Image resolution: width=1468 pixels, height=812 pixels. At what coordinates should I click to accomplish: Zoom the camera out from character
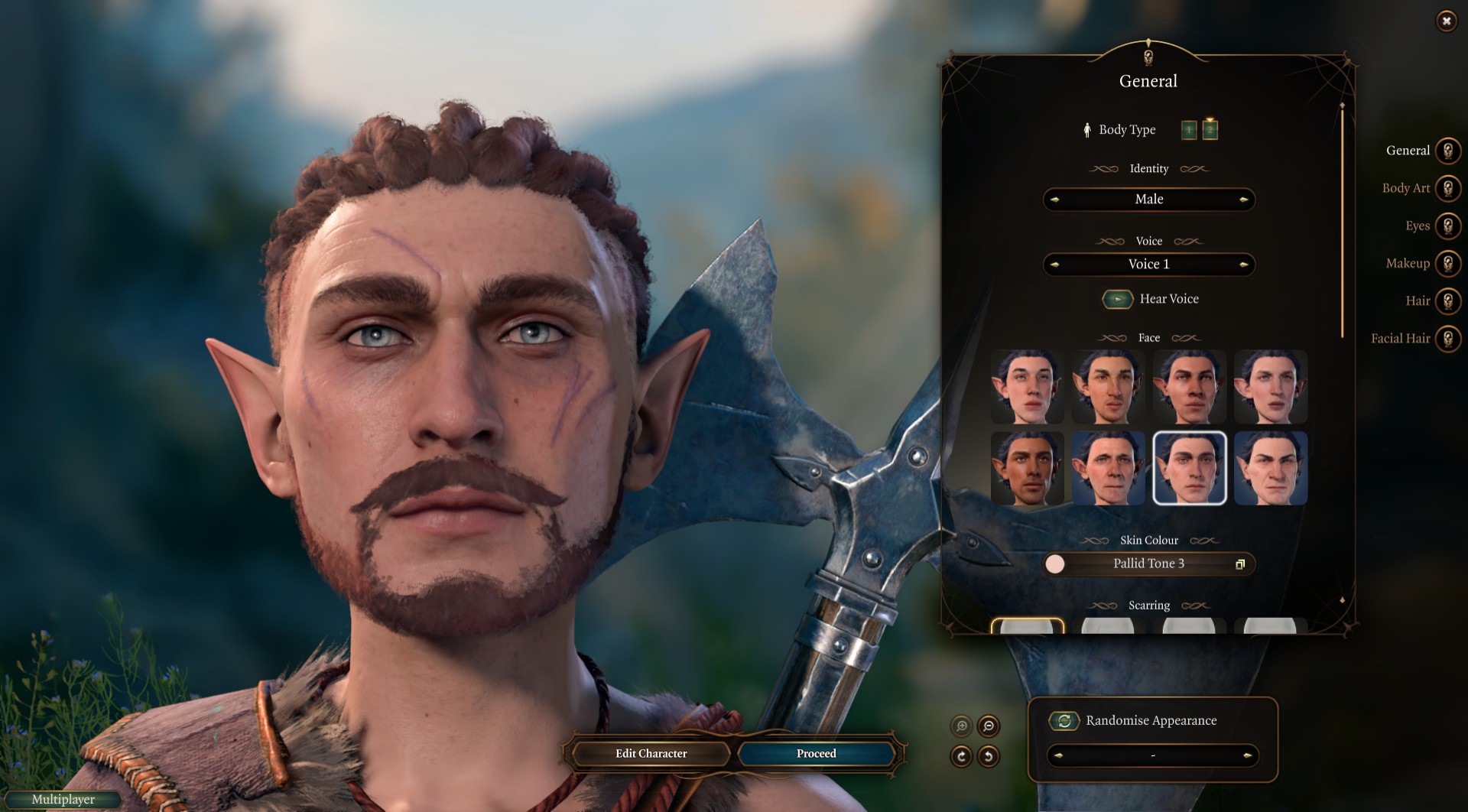tap(989, 726)
